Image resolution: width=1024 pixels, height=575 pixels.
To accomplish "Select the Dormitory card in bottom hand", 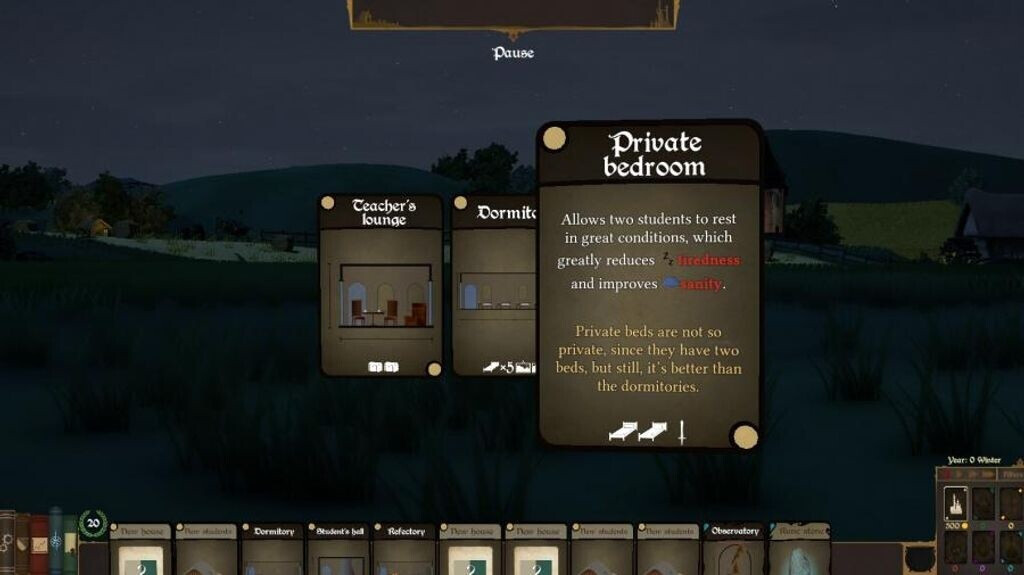I will click(x=273, y=548).
